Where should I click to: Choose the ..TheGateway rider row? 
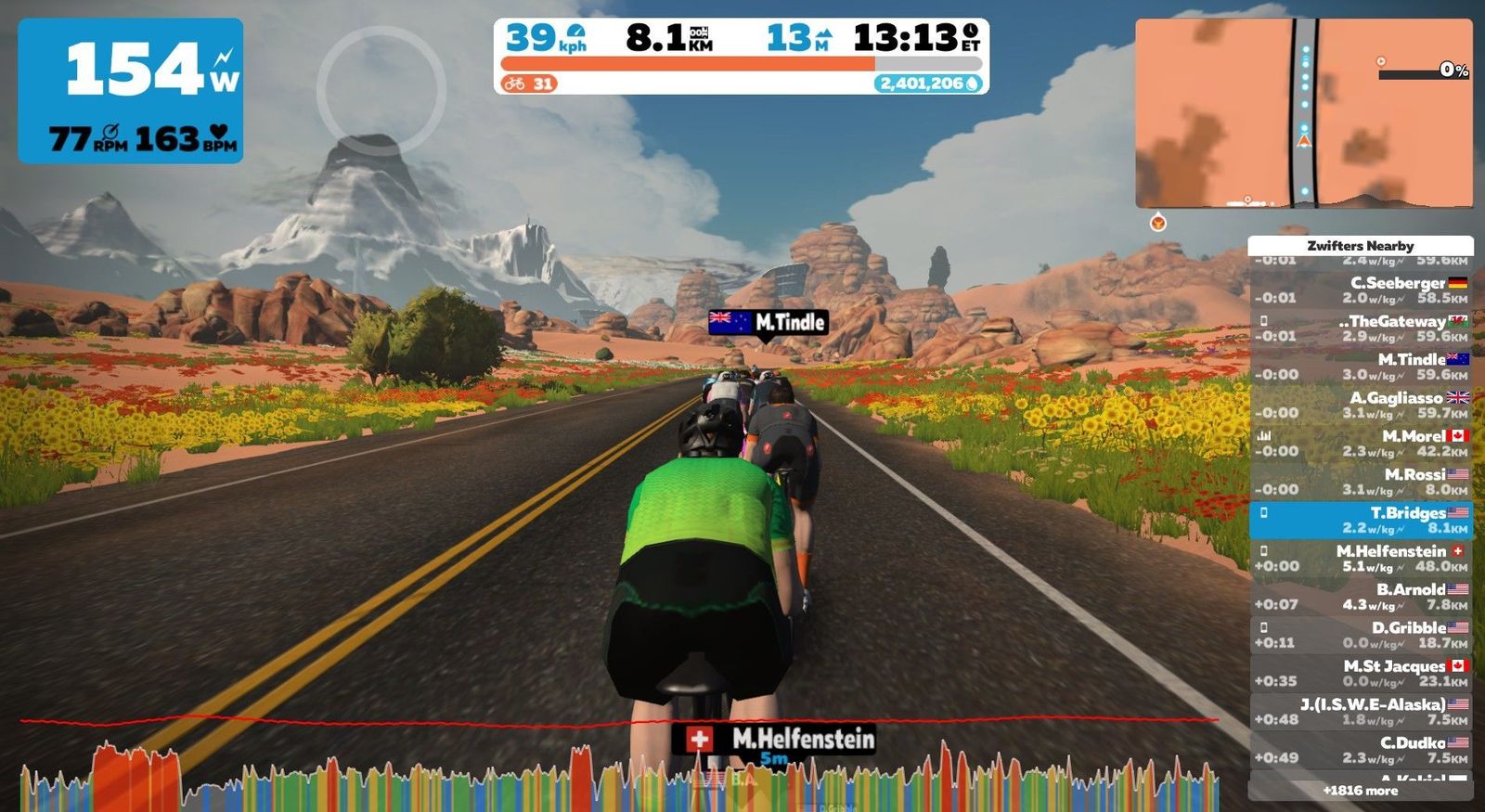tap(1361, 328)
